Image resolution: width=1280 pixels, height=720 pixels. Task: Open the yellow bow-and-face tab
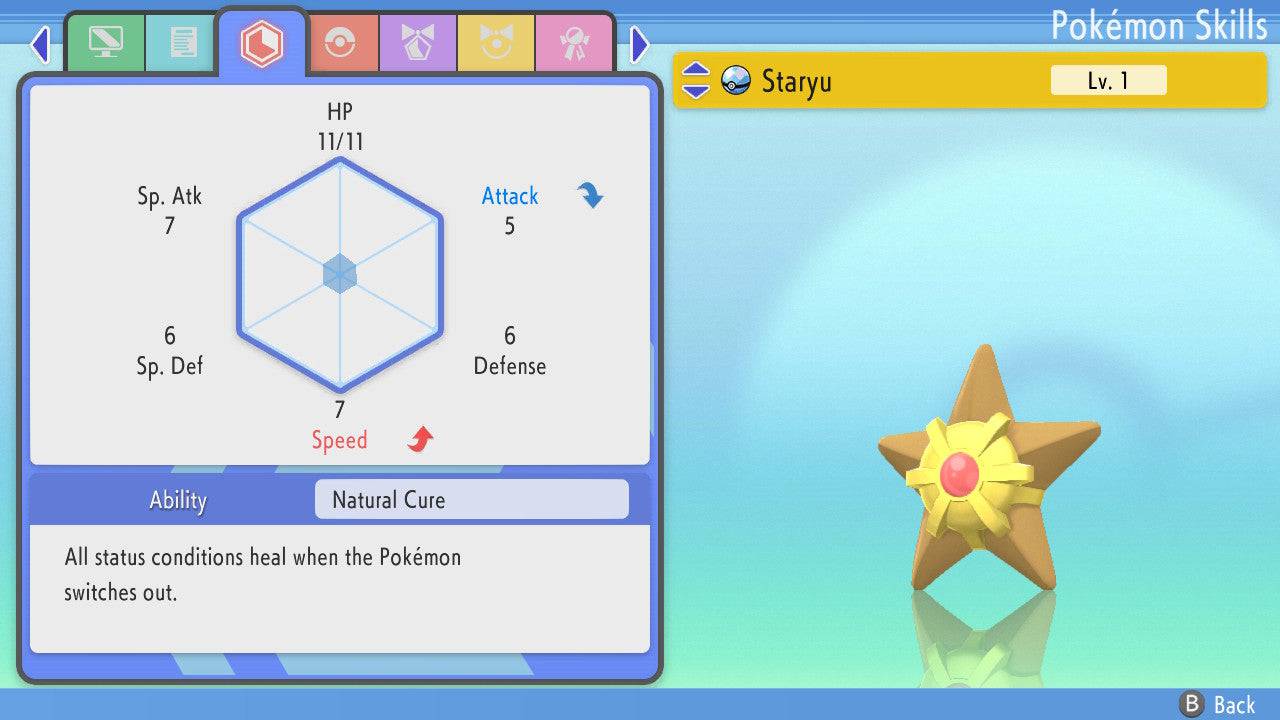click(495, 42)
